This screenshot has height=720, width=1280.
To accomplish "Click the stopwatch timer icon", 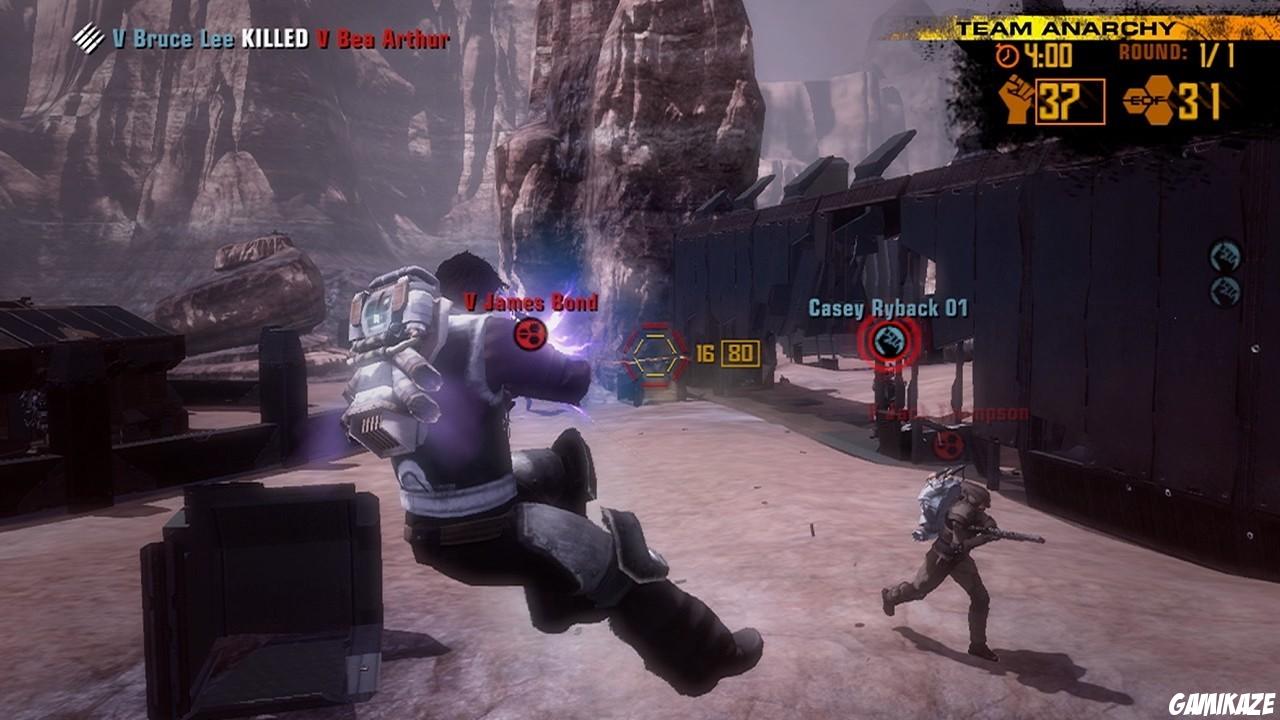I will (x=1008, y=55).
